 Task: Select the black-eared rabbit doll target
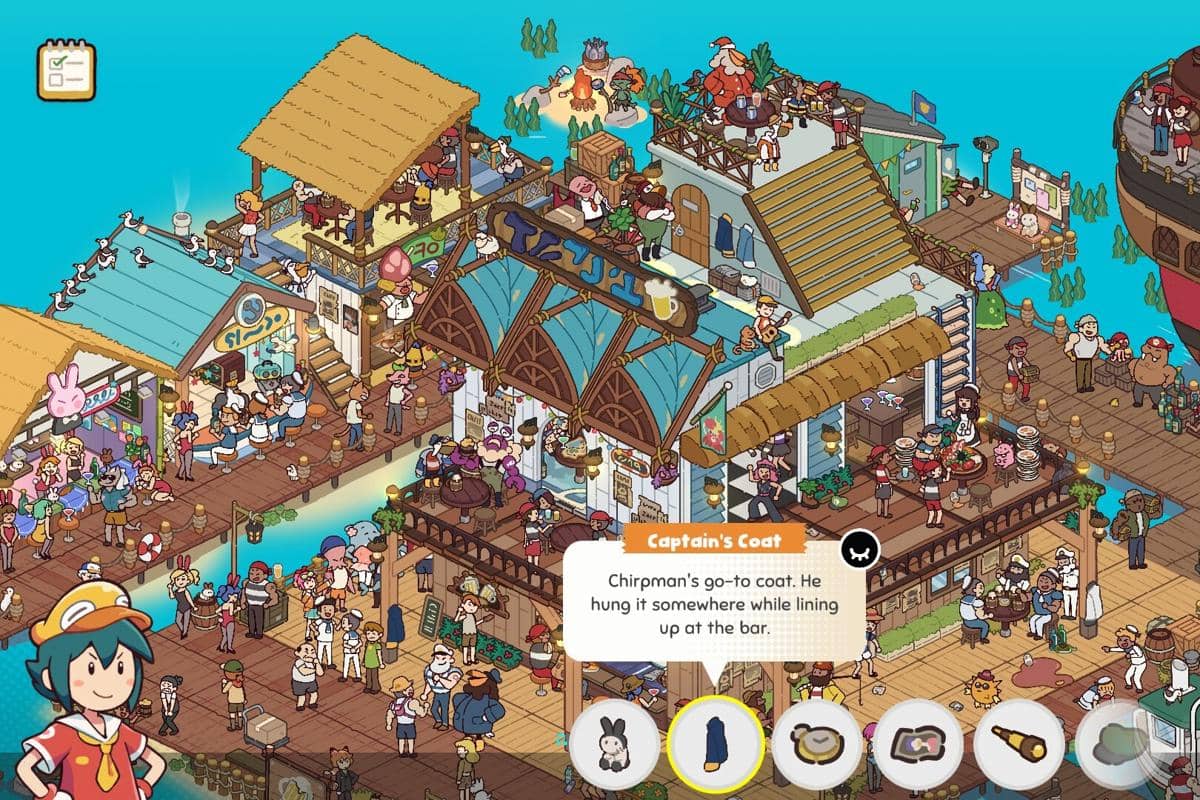614,745
